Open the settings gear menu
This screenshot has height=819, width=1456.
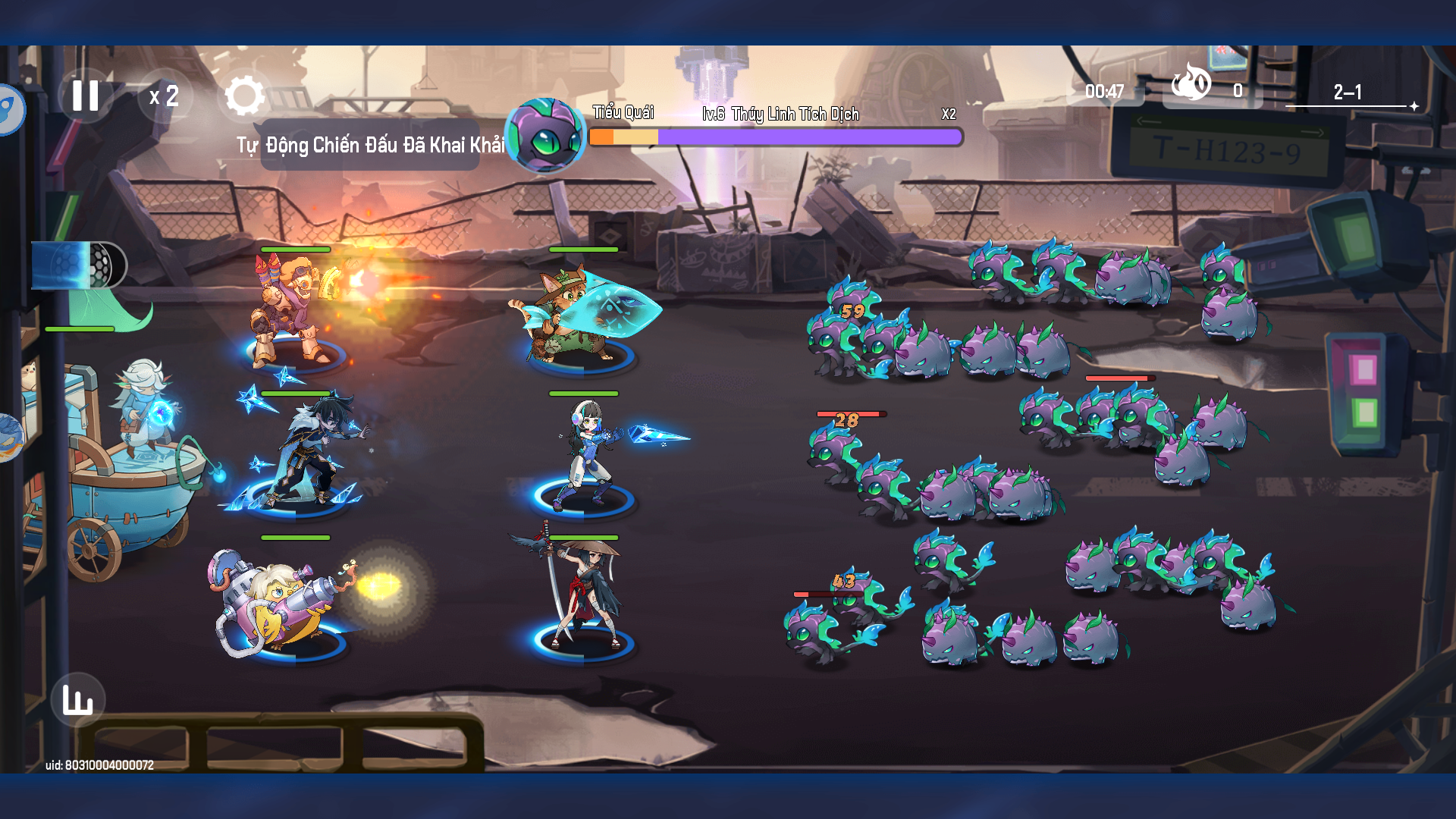(x=245, y=94)
